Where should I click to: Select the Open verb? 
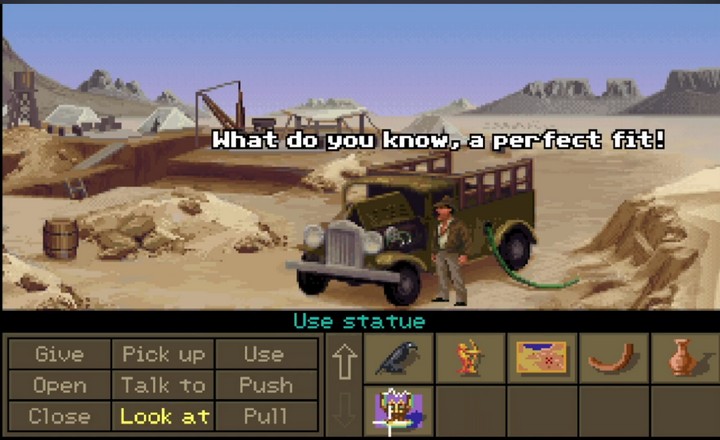pos(59,385)
